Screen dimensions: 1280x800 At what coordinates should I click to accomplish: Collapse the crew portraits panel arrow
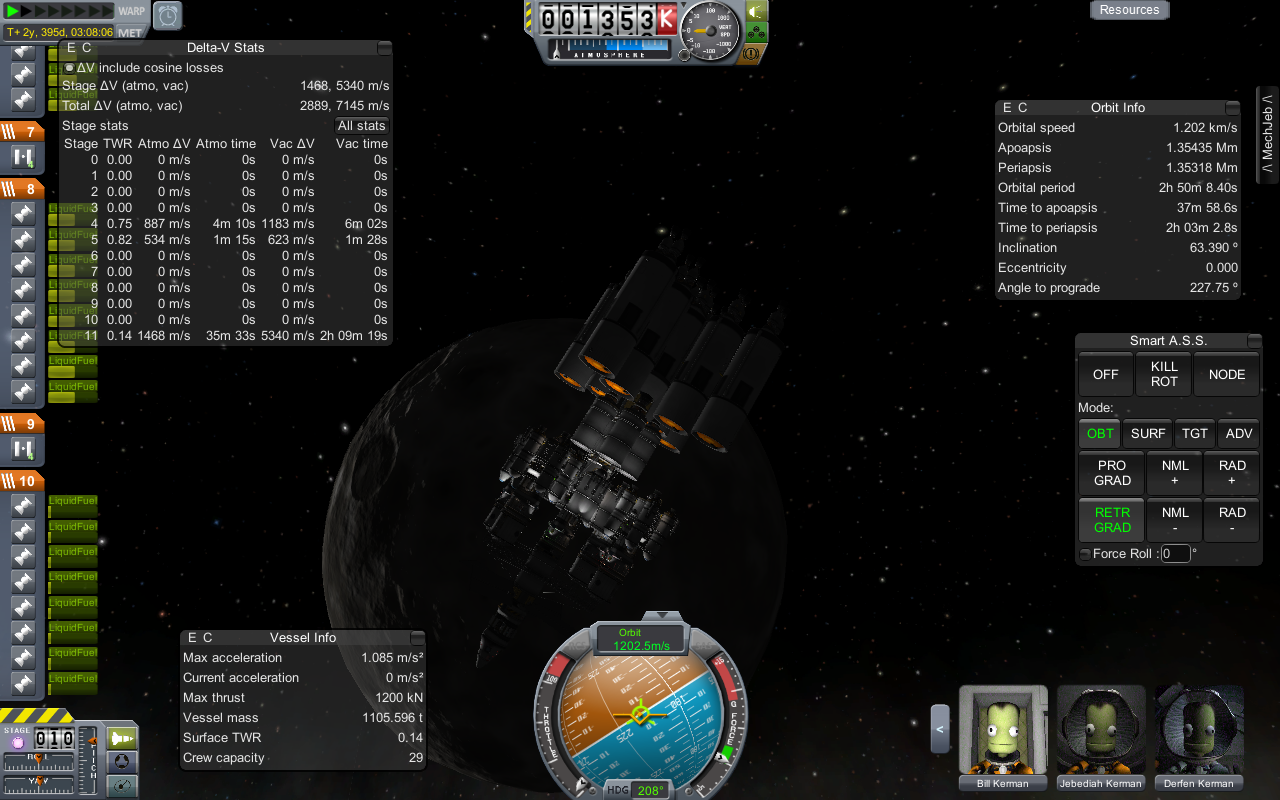click(940, 728)
